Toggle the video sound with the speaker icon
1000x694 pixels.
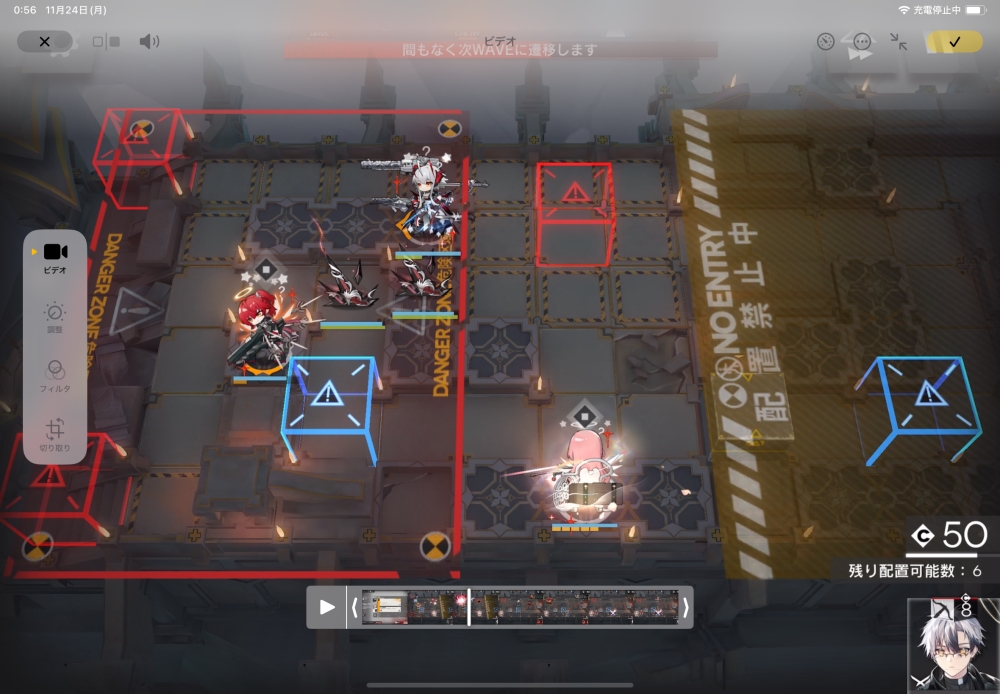coord(149,41)
